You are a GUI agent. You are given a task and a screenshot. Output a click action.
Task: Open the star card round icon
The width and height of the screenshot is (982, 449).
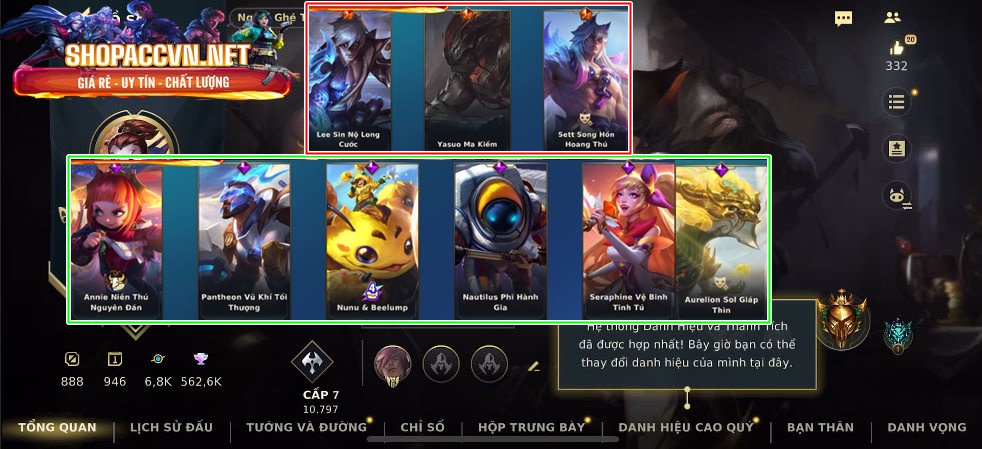(896, 149)
